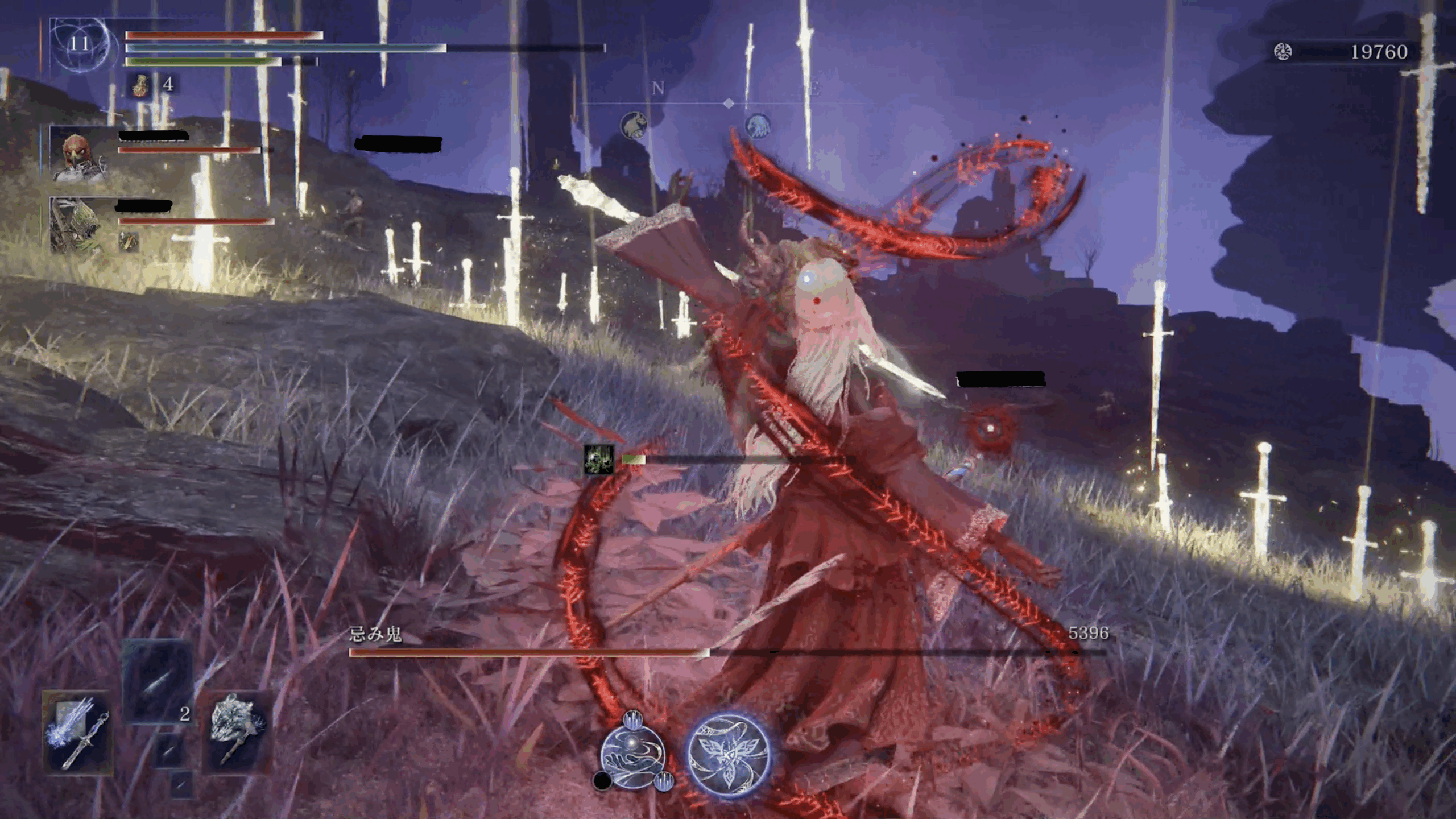
Task: Click the level 11 emblem
Action: 79,44
